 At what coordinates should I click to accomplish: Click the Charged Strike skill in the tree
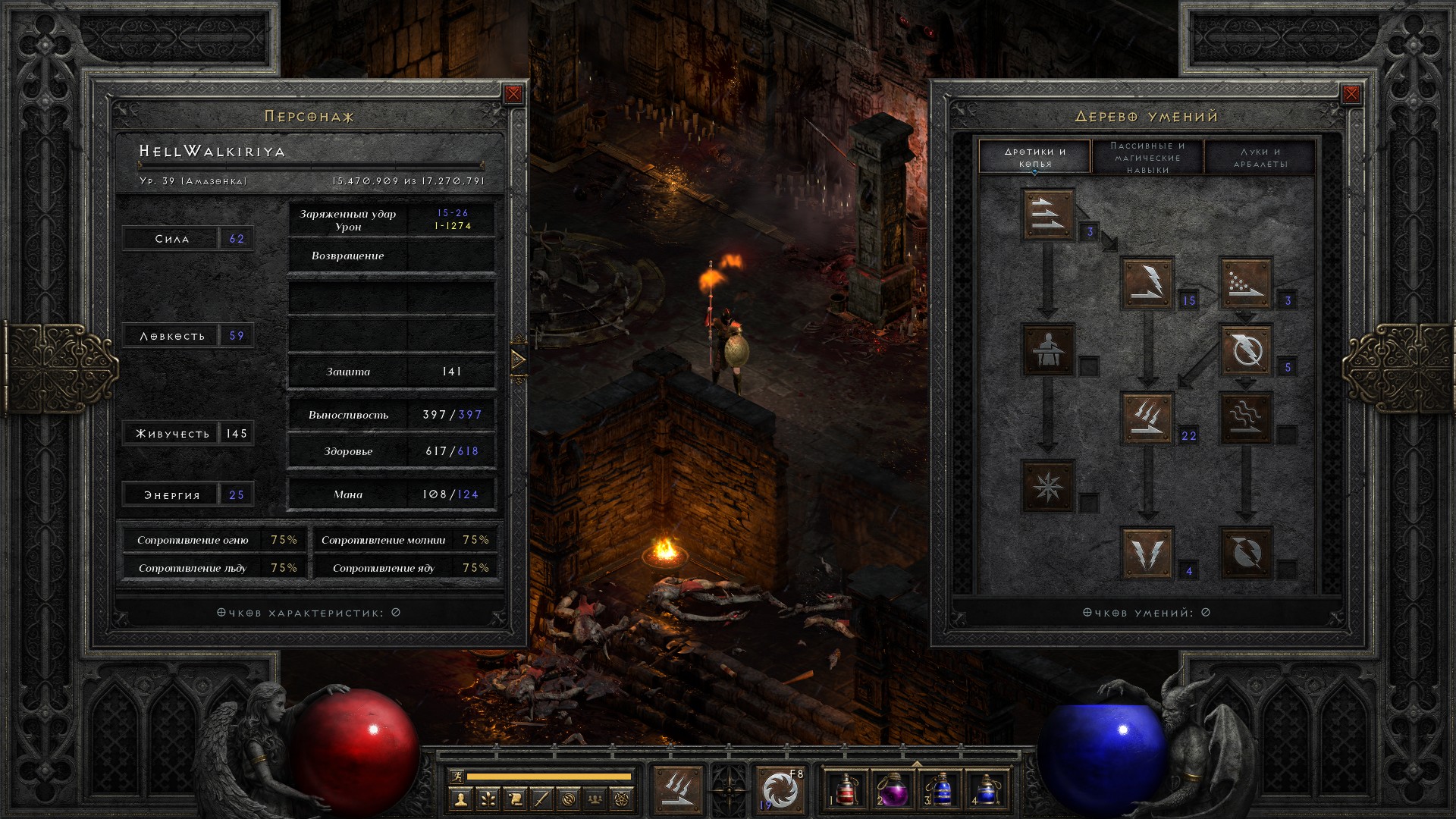[x=1147, y=418]
